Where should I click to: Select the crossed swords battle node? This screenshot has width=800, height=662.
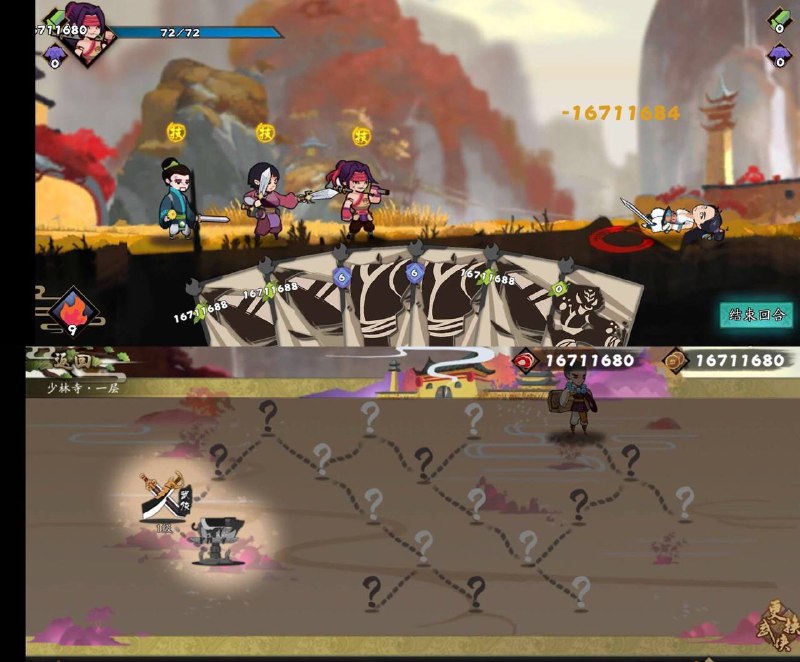coord(163,496)
